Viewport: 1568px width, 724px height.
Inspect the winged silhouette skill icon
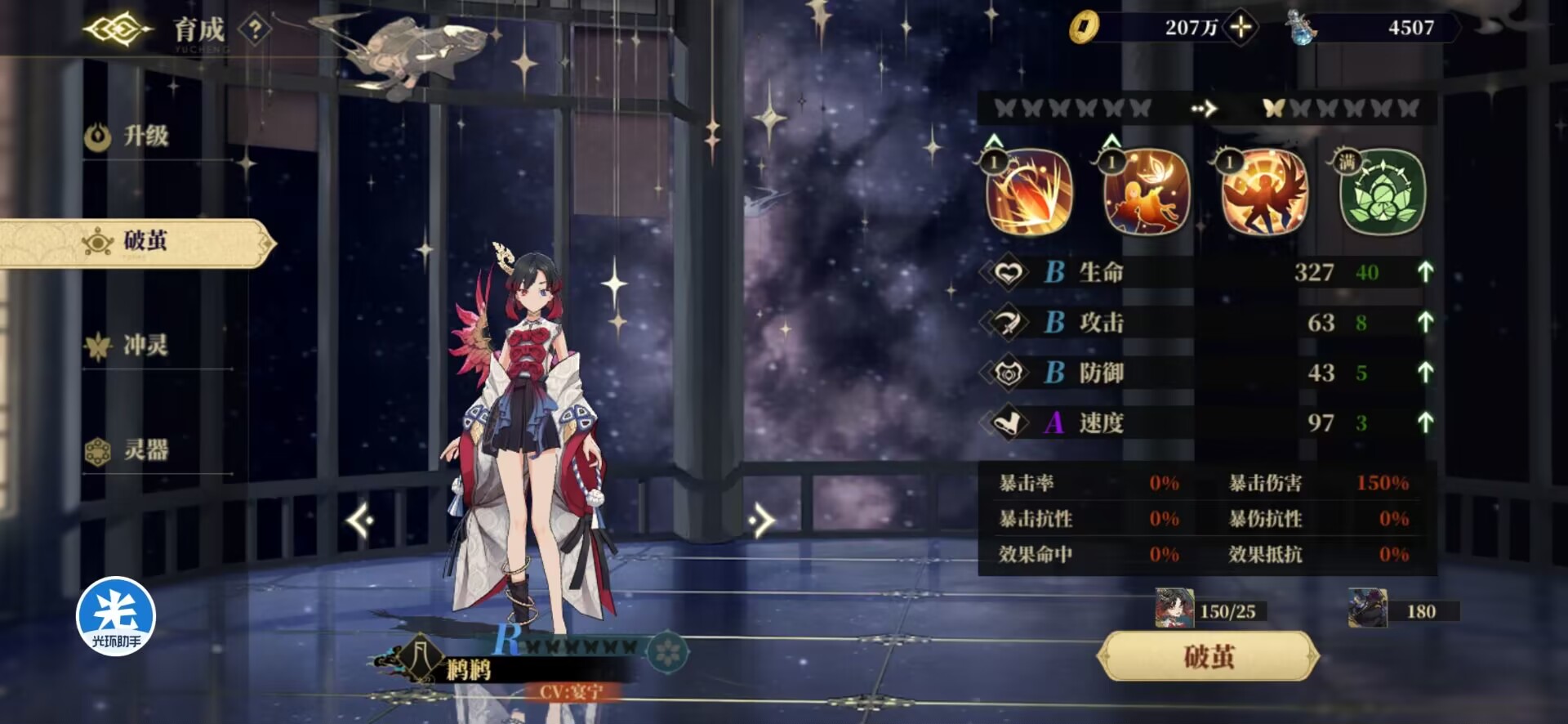[1264, 193]
